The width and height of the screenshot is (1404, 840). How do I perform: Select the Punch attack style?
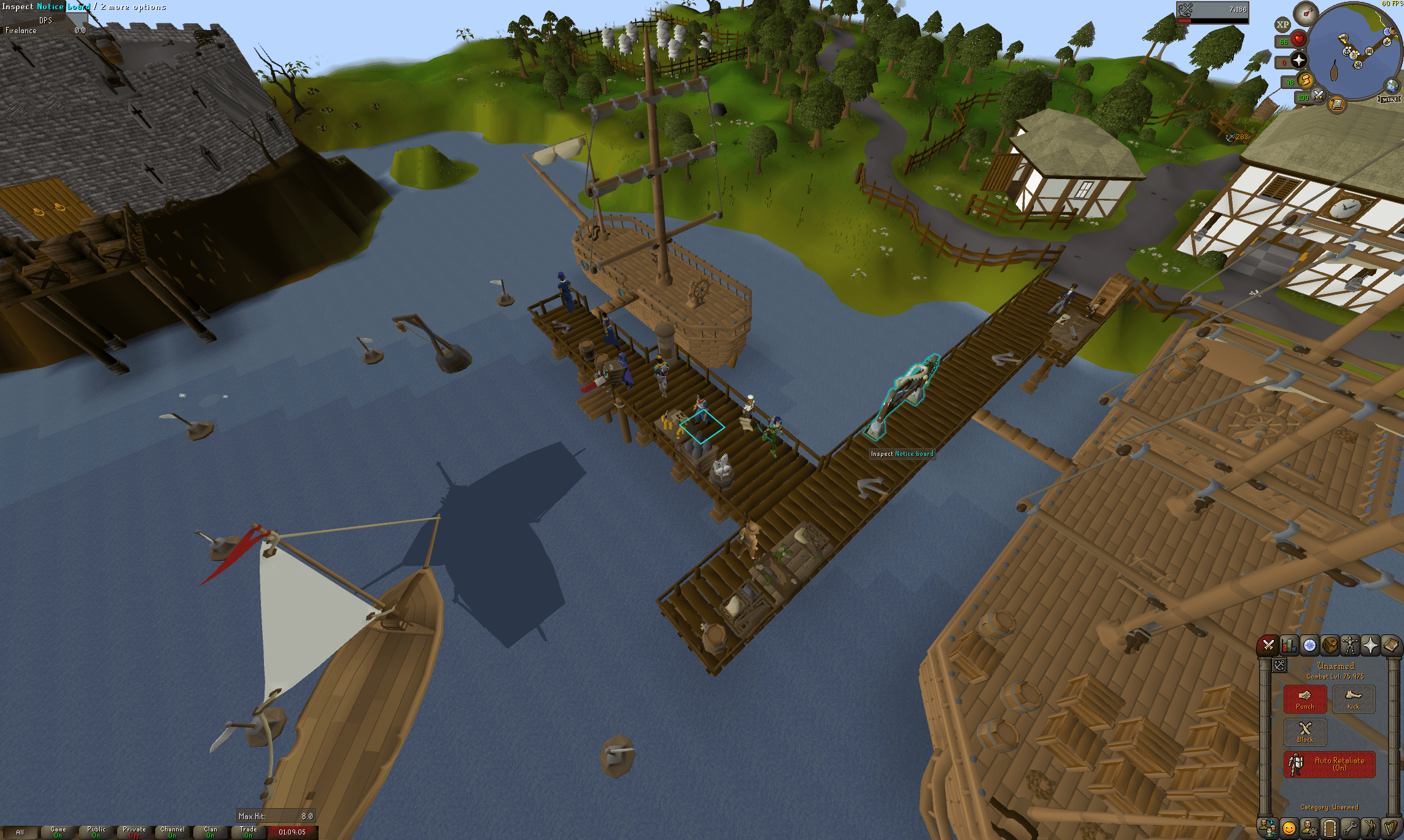[1305, 699]
